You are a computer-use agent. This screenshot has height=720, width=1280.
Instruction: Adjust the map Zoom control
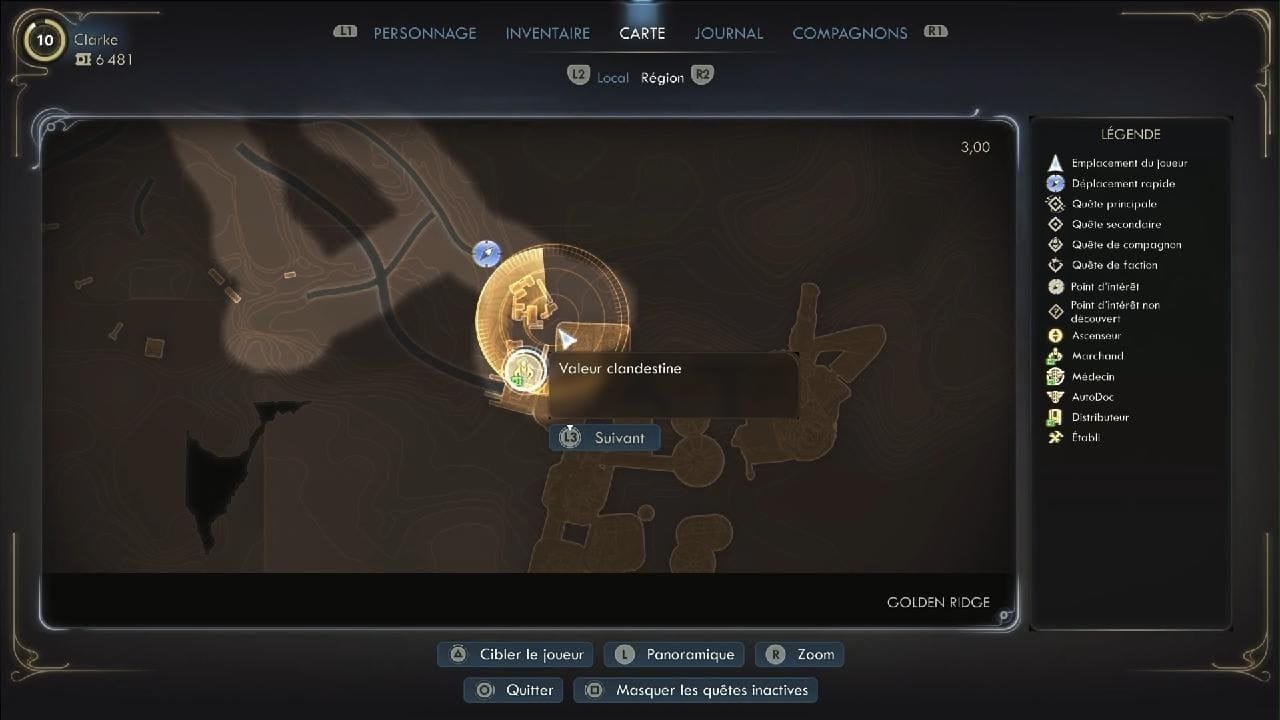coord(800,654)
